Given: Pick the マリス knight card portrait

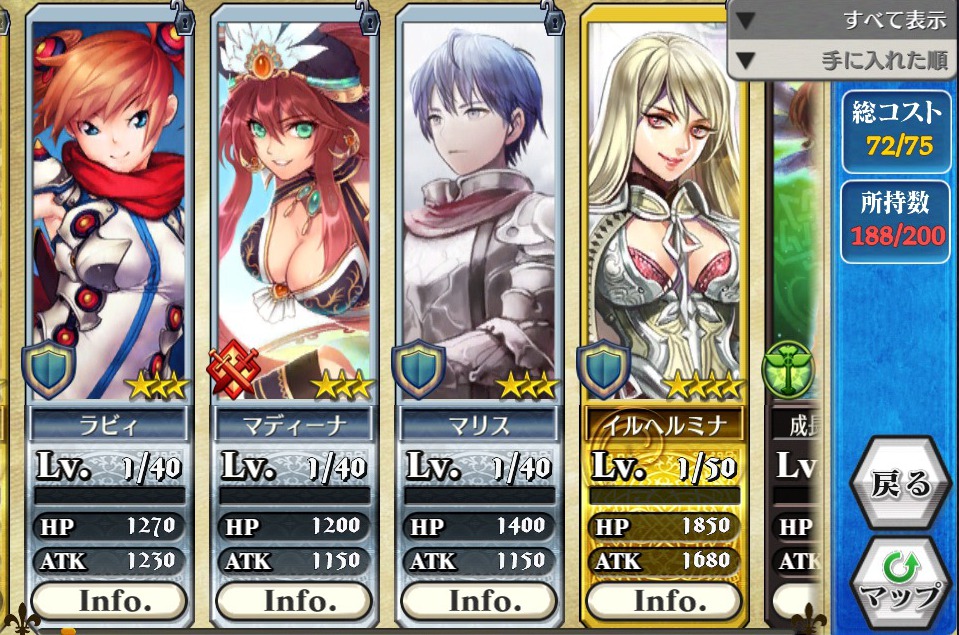Looking at the screenshot, I should click(x=478, y=210).
